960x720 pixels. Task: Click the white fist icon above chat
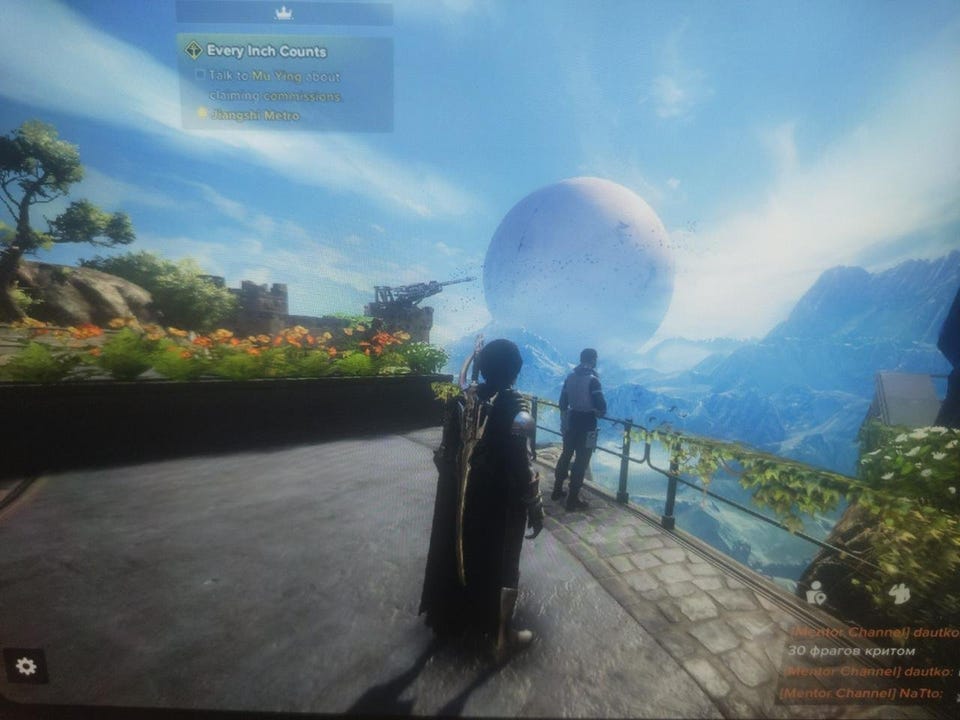(x=899, y=593)
